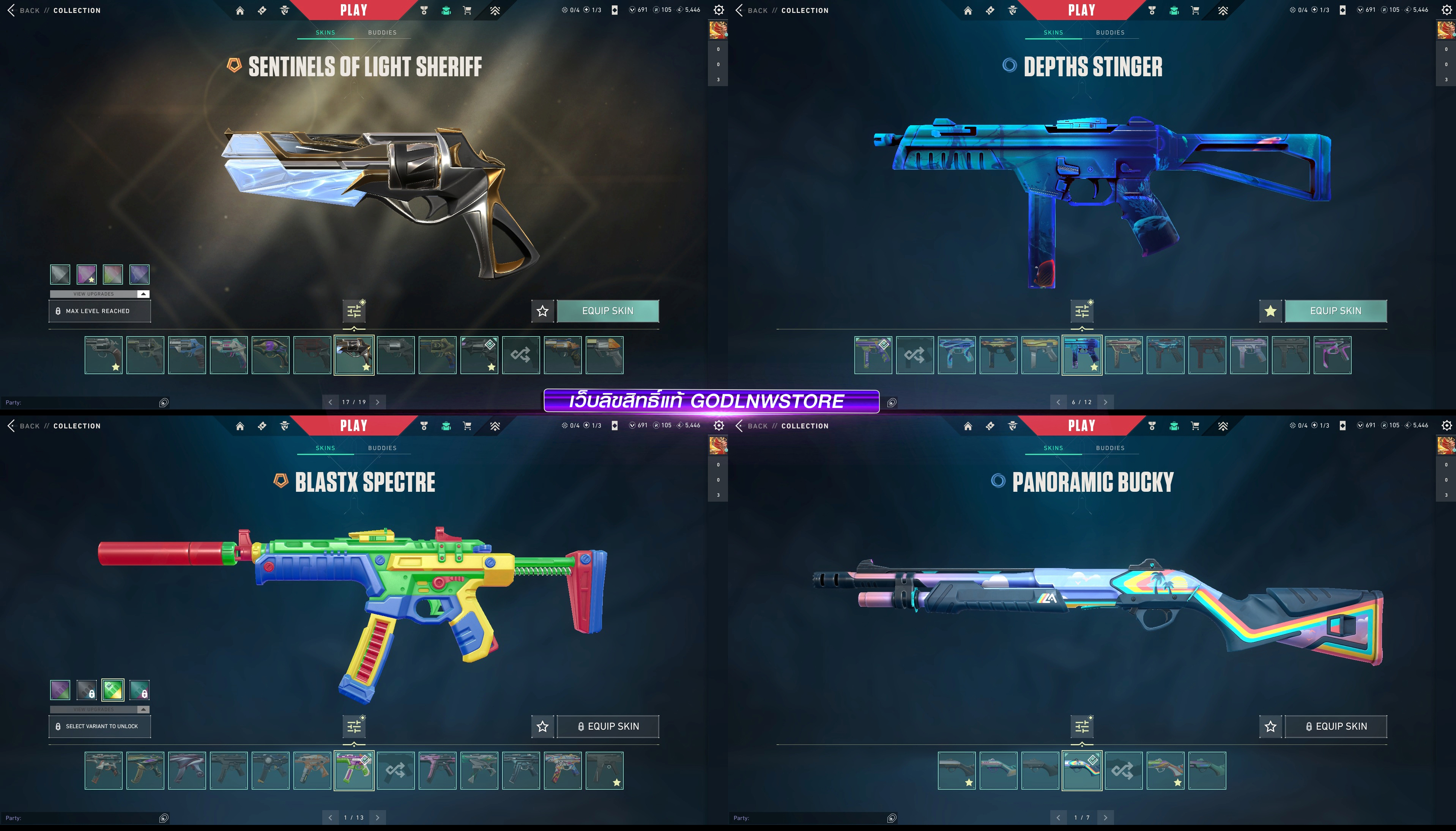Screen dimensions: 1456x831
Task: Open the filter sliders icon above the Sheriff skins
Action: tap(354, 311)
